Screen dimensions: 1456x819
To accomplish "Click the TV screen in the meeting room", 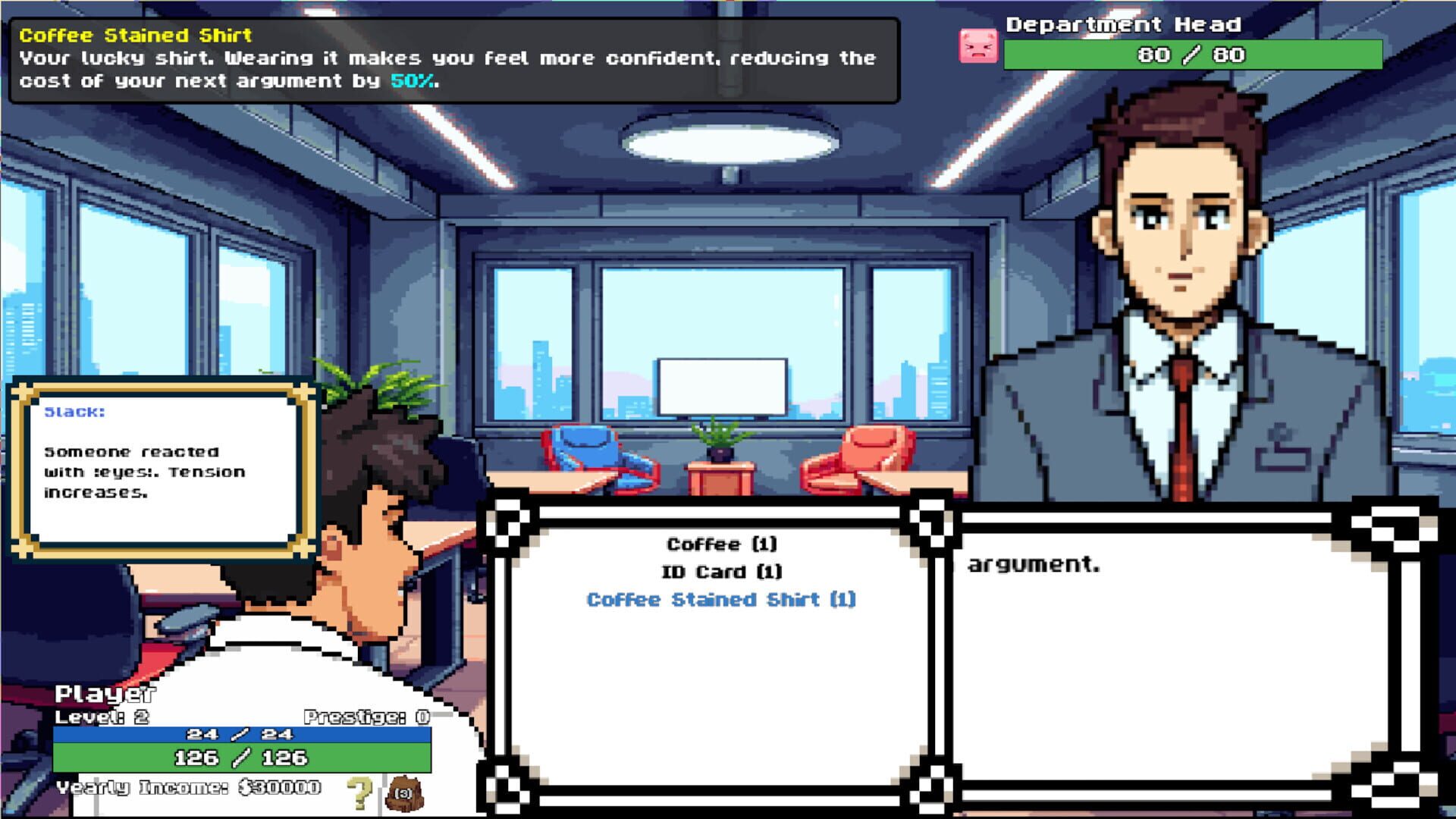I will click(x=720, y=387).
